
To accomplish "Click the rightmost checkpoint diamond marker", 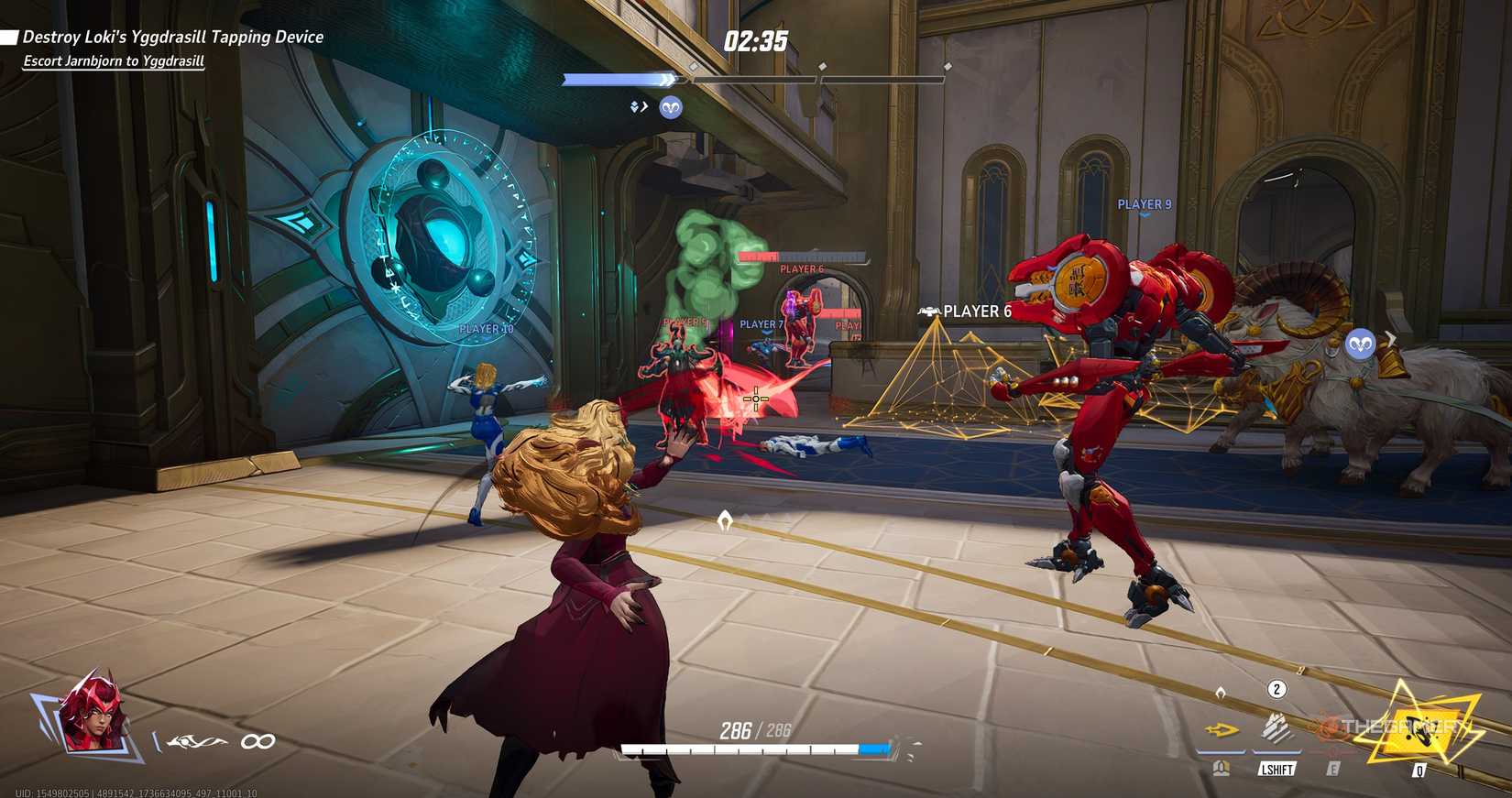I will 946,66.
